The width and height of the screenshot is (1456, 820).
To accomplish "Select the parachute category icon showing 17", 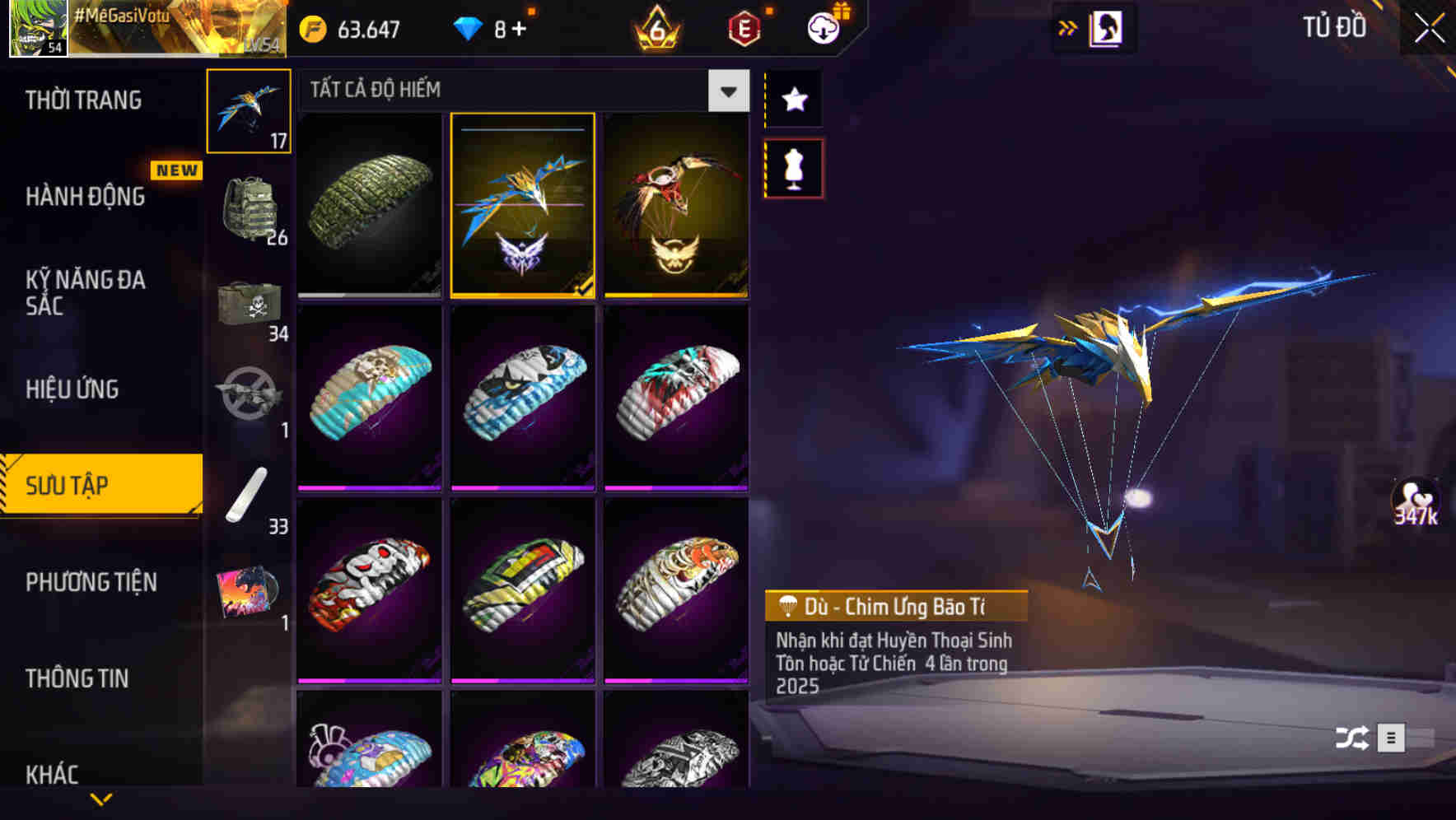I will 250,111.
